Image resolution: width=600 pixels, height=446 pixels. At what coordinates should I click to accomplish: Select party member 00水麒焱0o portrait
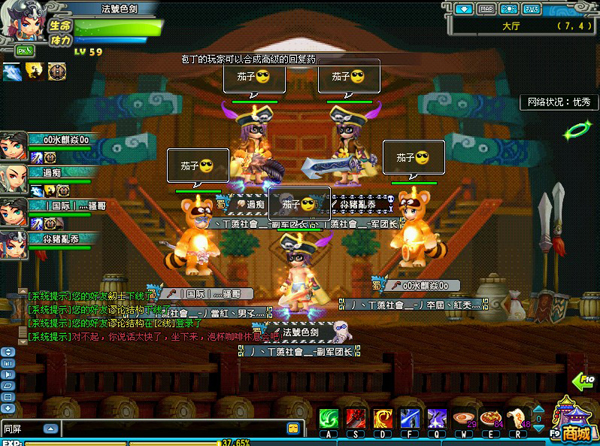(x=13, y=146)
